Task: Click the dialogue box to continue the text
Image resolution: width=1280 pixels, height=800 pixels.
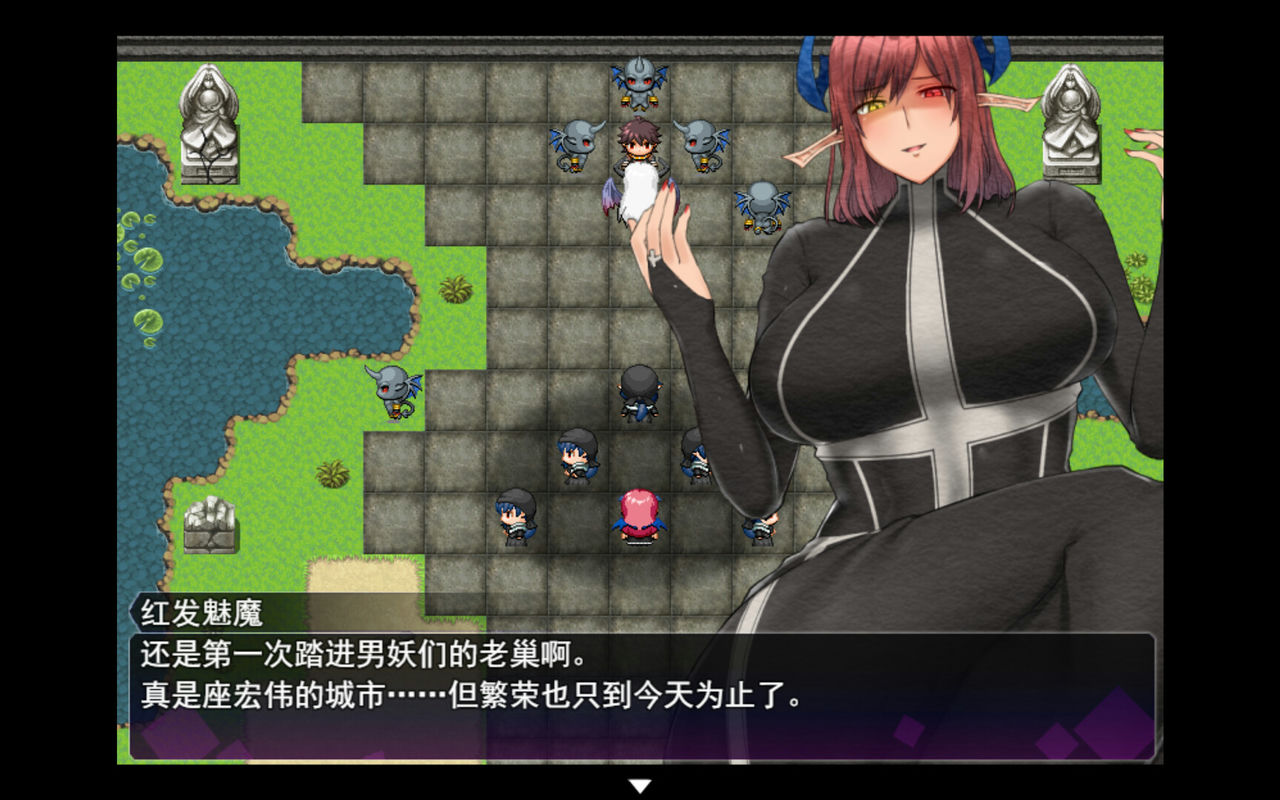Action: coord(640,700)
